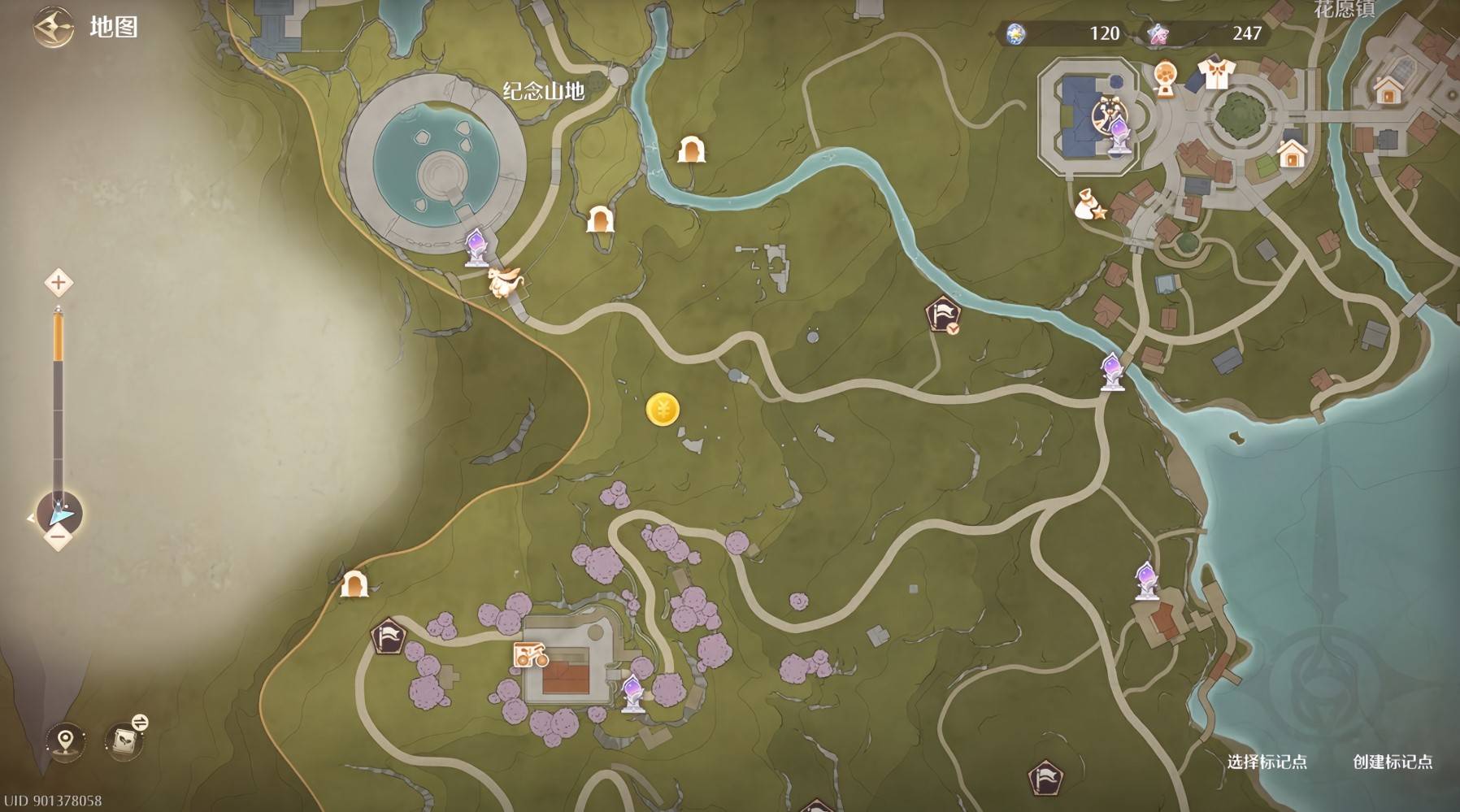
Task: Zoom out with the minus button
Action: [x=58, y=536]
